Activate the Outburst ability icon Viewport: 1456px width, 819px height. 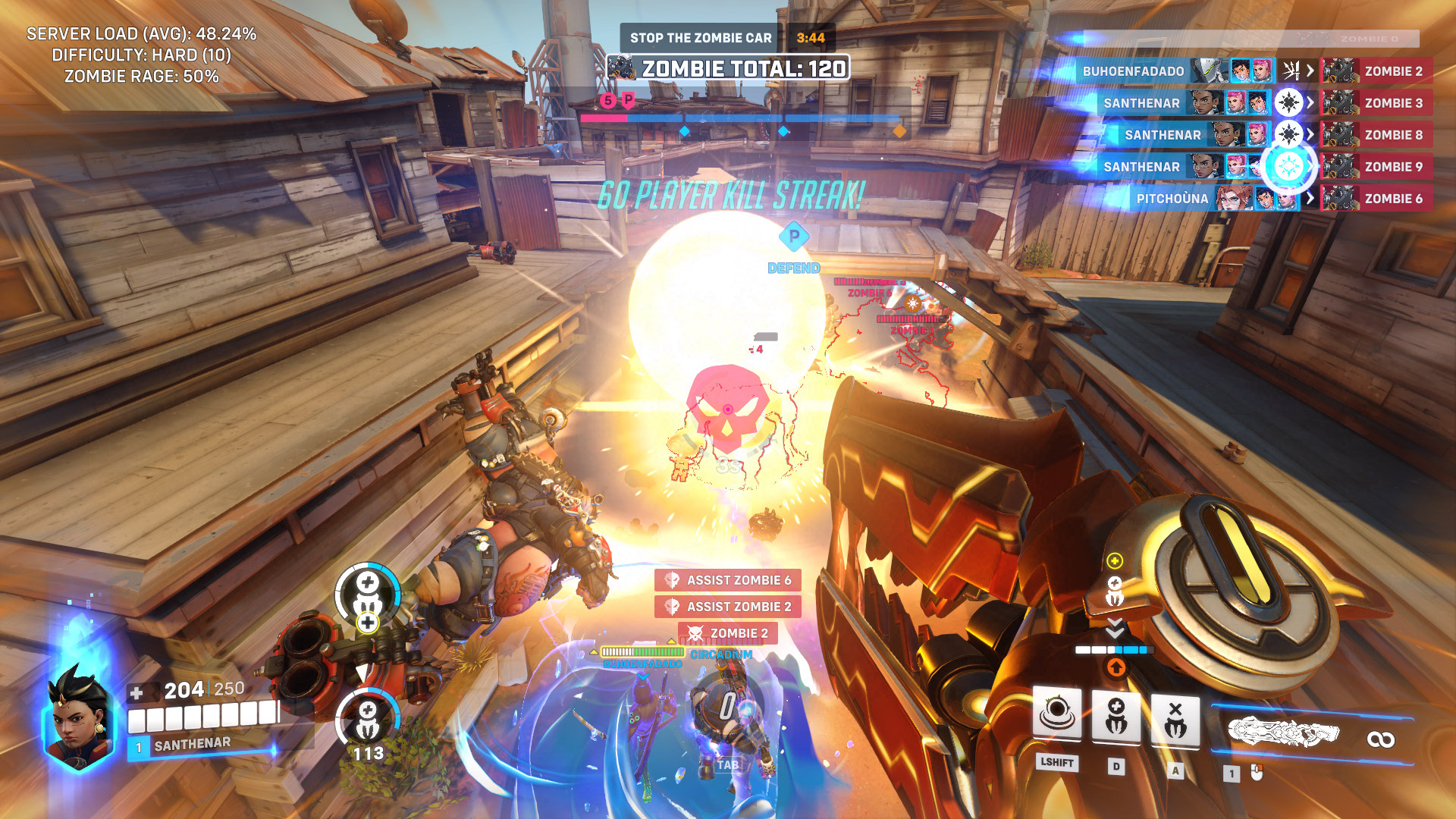coord(1057,714)
